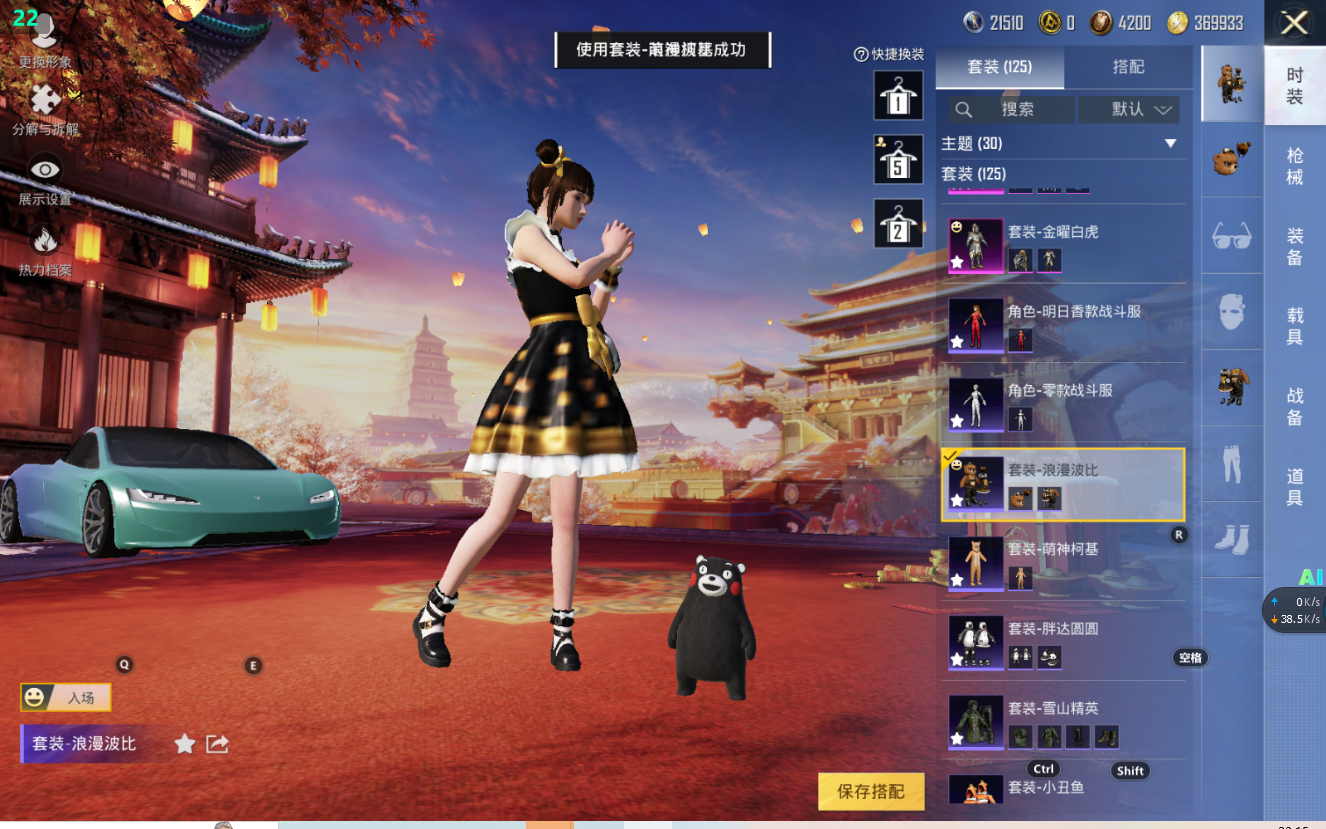This screenshot has height=829, width=1326.
Task: Pick the 套装-萌神柯基 outfit
Action: [1063, 563]
